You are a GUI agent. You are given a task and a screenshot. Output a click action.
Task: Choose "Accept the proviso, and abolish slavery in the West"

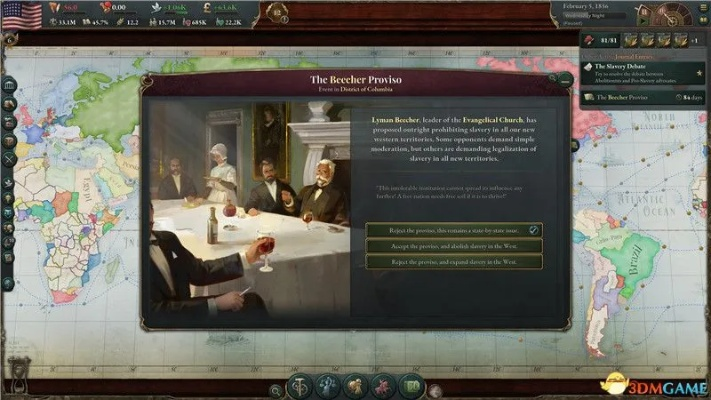click(454, 246)
